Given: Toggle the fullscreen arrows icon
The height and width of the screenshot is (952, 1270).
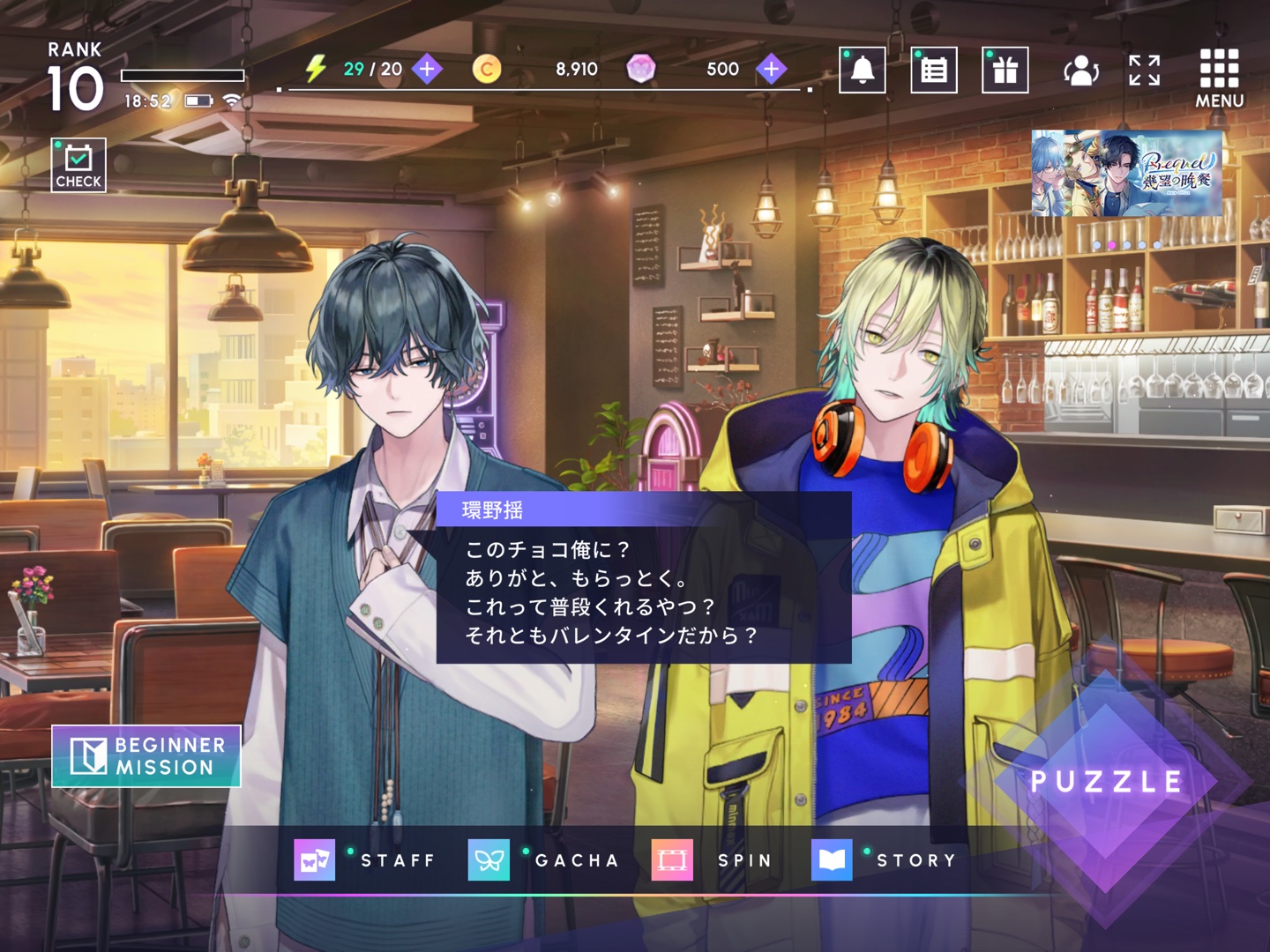Looking at the screenshot, I should tap(1145, 70).
